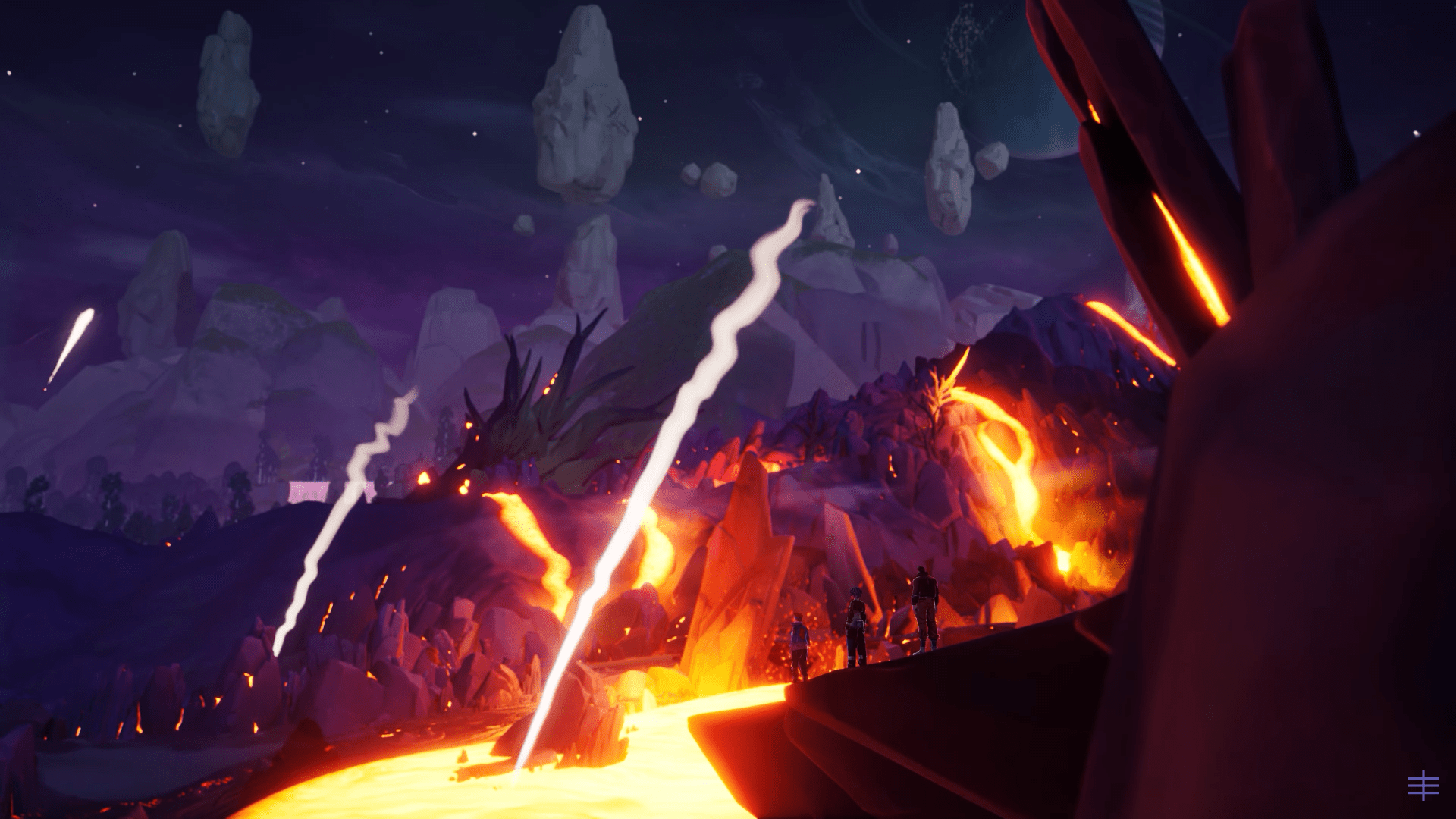Image resolution: width=1456 pixels, height=819 pixels.
Task: Click the purple three-line cross icon
Action: point(1423,786)
